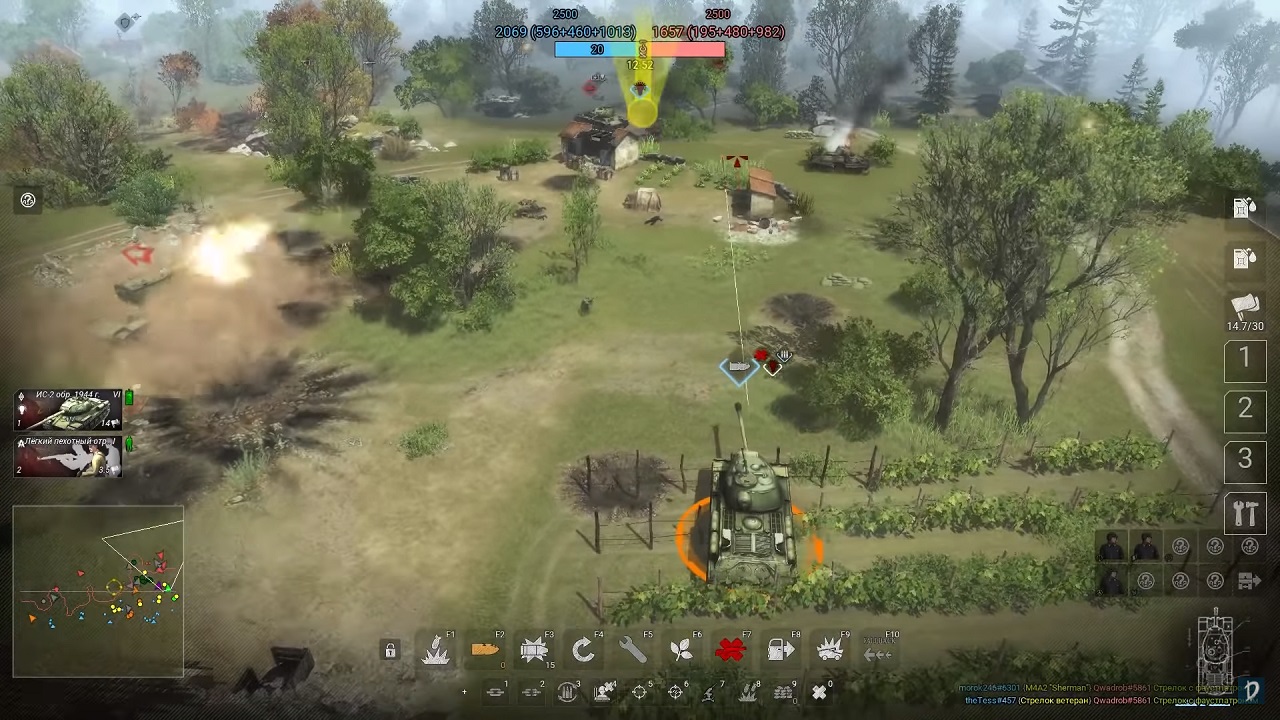Select the sandbags icon in slot 9
1280x720 pixels.
(x=783, y=690)
